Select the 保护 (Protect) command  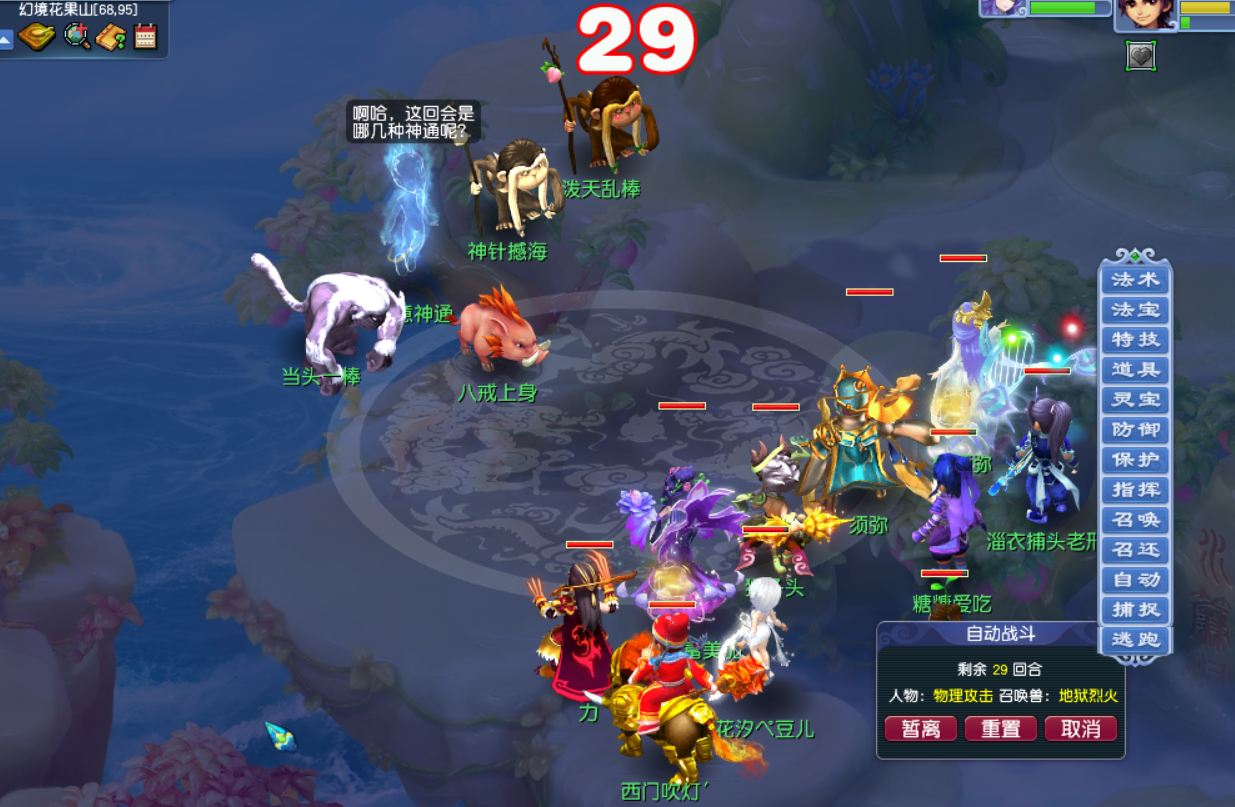click(x=1135, y=460)
